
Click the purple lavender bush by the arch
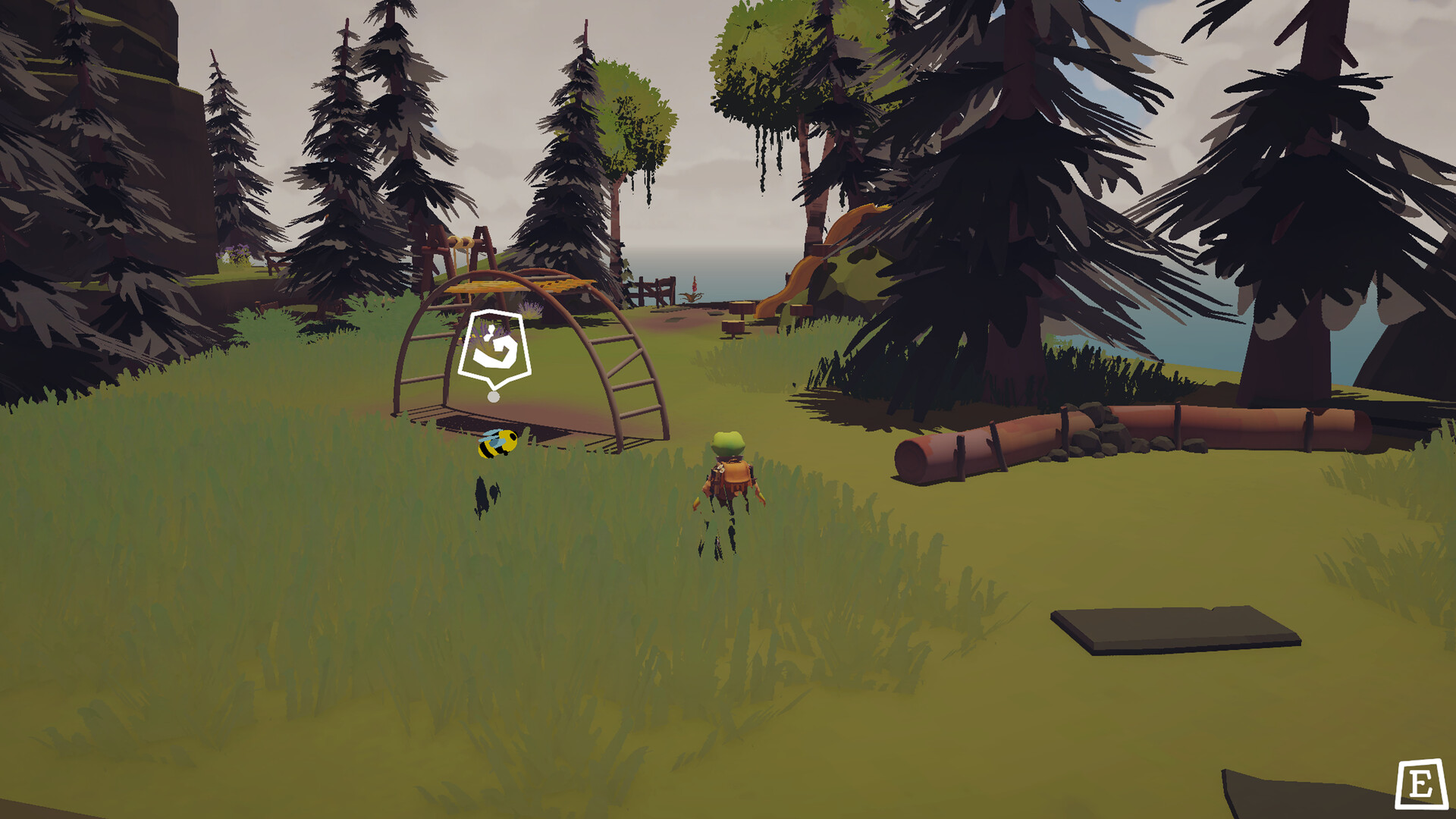[531, 309]
